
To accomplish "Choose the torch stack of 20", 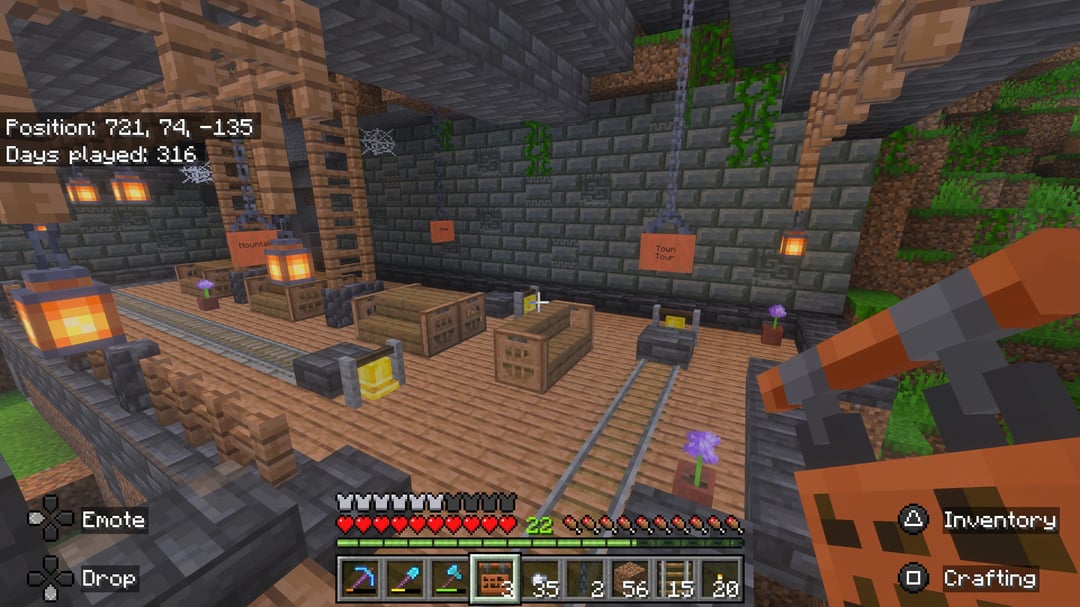I will pyautogui.click(x=720, y=579).
